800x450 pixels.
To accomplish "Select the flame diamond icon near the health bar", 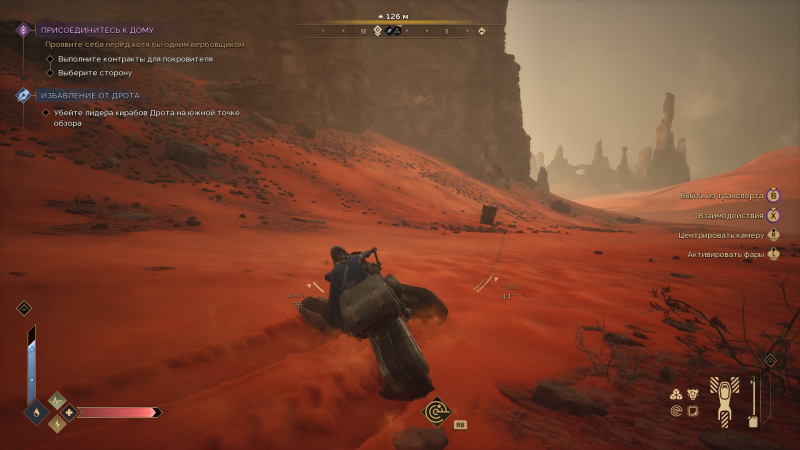I will click(37, 411).
